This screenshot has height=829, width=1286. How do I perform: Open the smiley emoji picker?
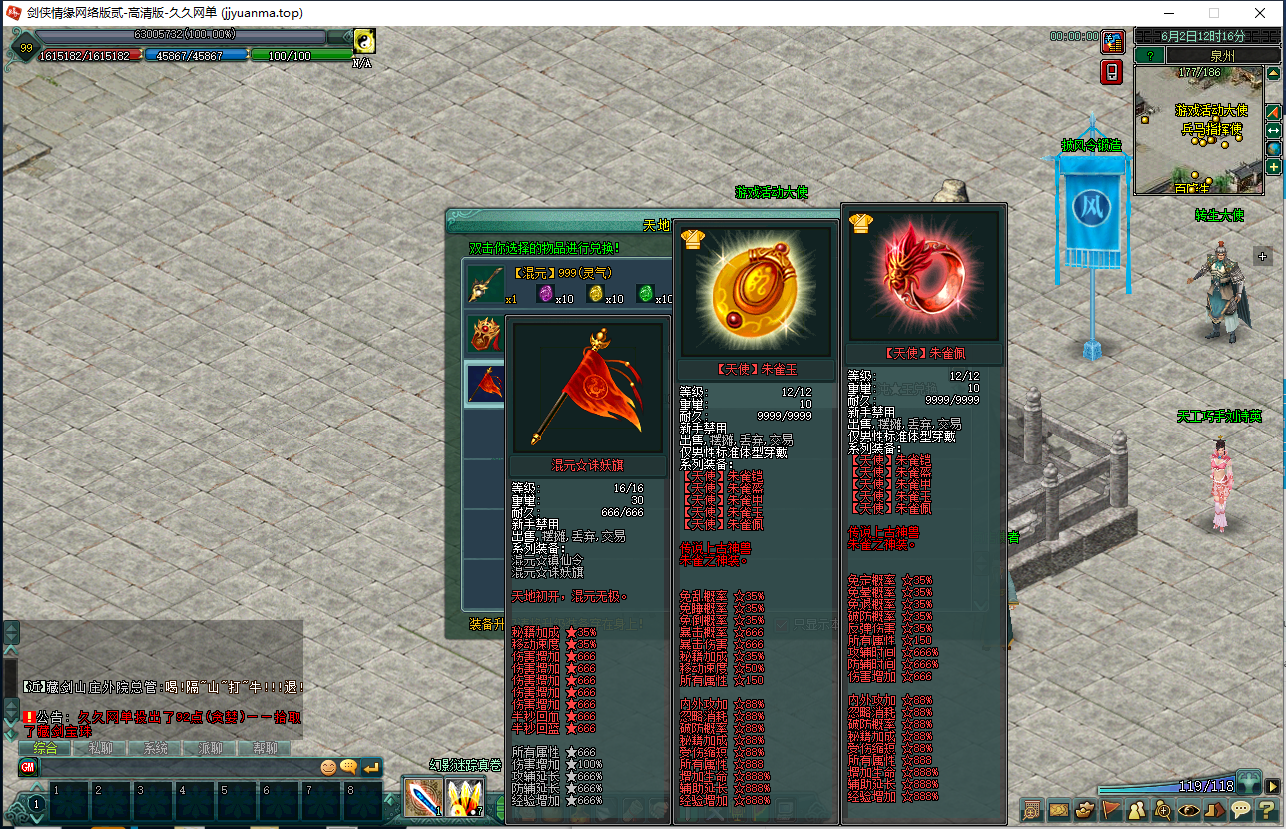click(x=328, y=768)
